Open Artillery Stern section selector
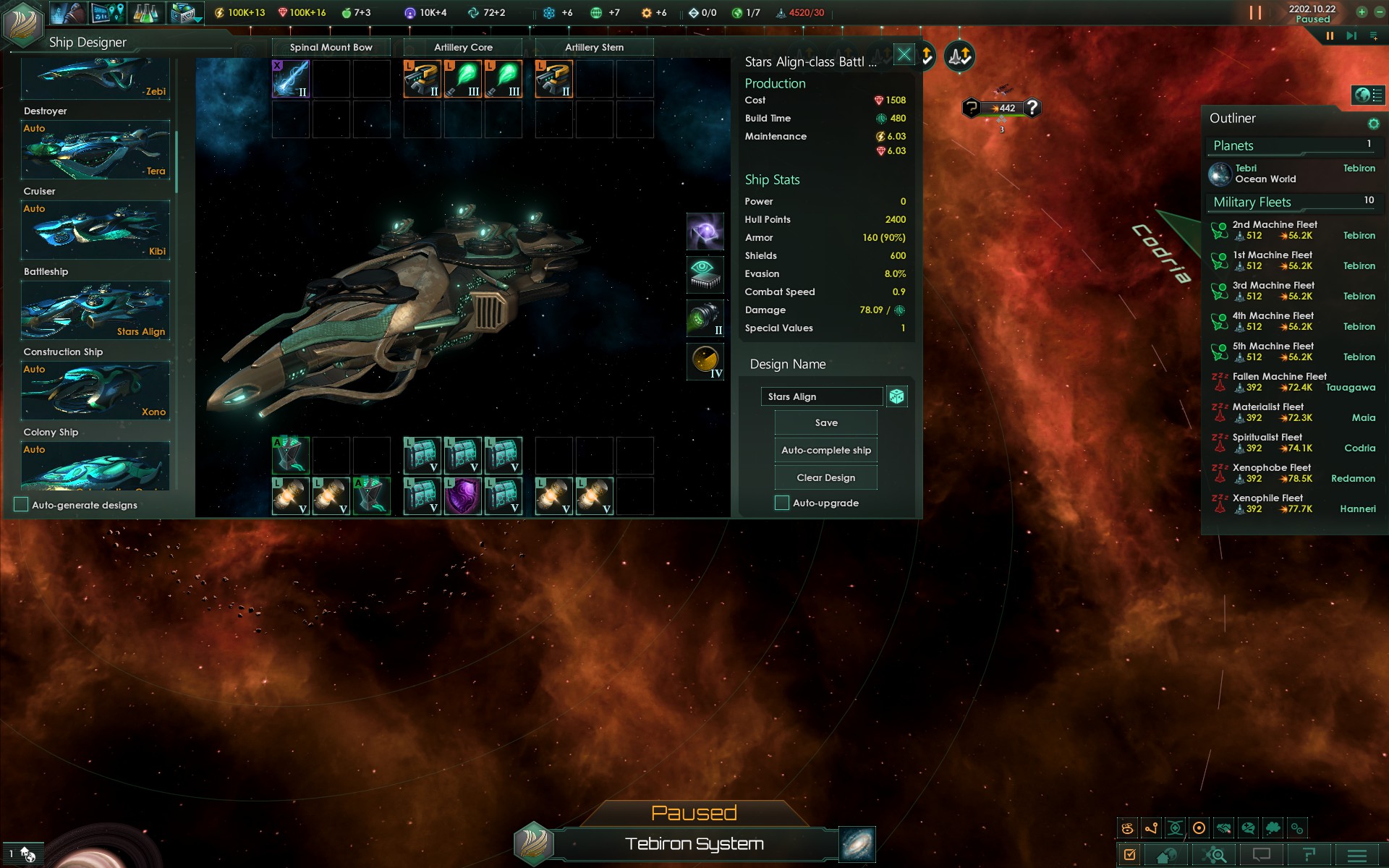1389x868 pixels. click(594, 48)
